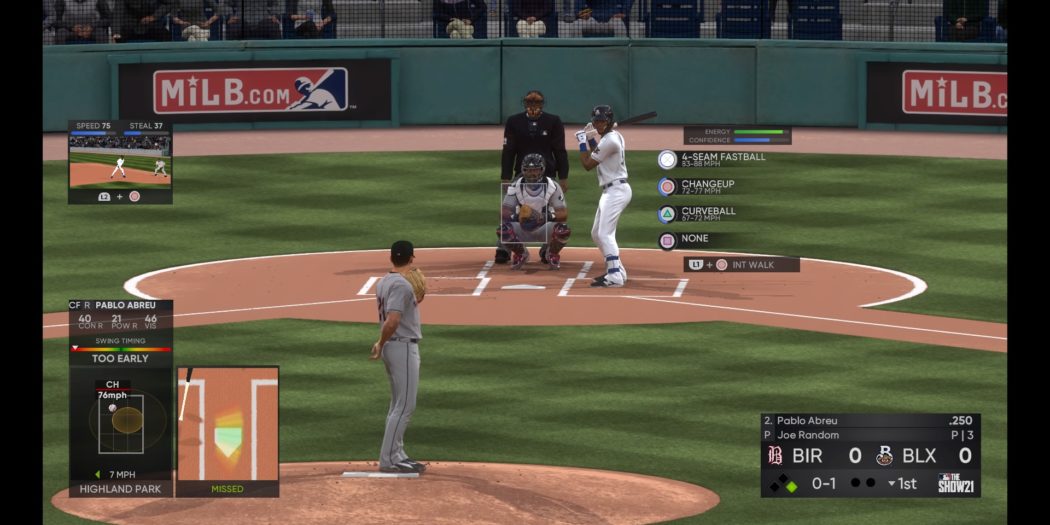1050x525 pixels.
Task: Open the BIR vs BLX scoreboard
Action: 869,455
